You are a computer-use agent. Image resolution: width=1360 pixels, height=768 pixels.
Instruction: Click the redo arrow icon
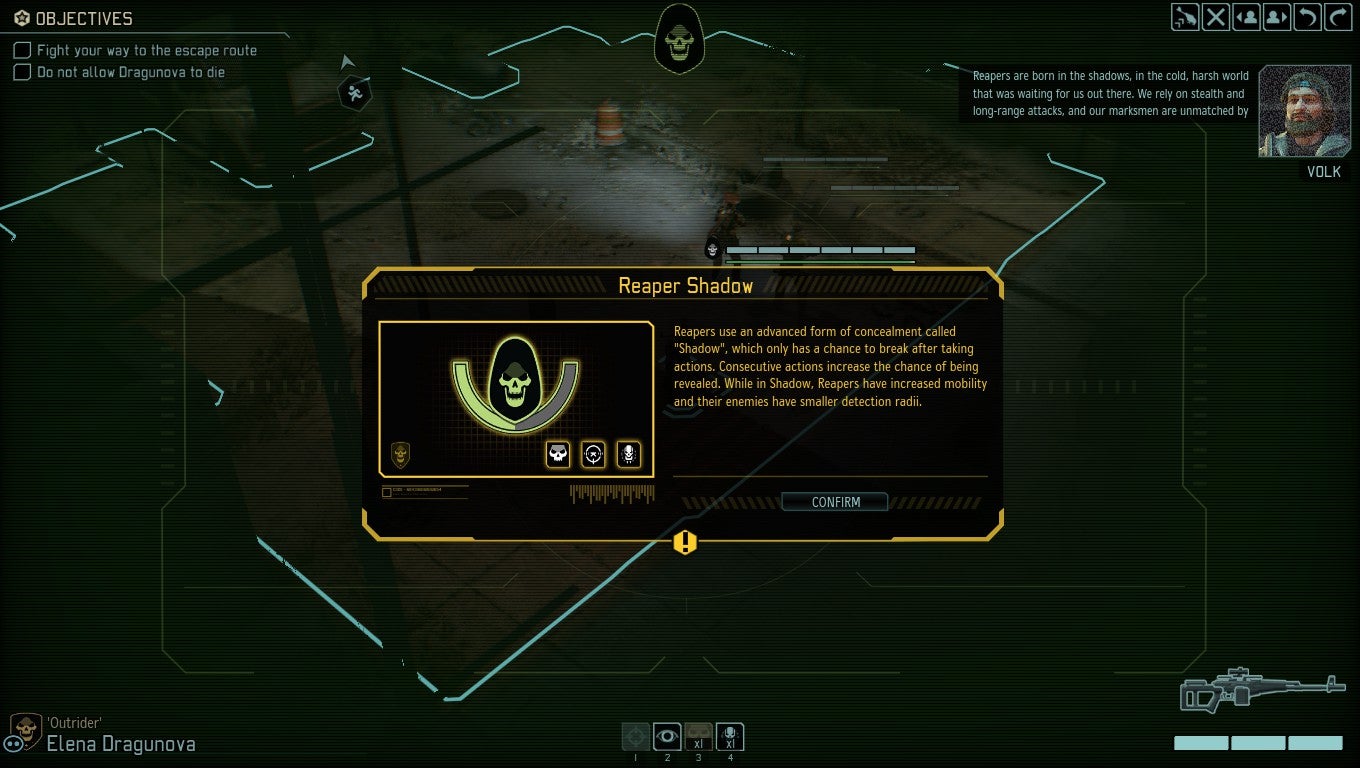(1338, 17)
